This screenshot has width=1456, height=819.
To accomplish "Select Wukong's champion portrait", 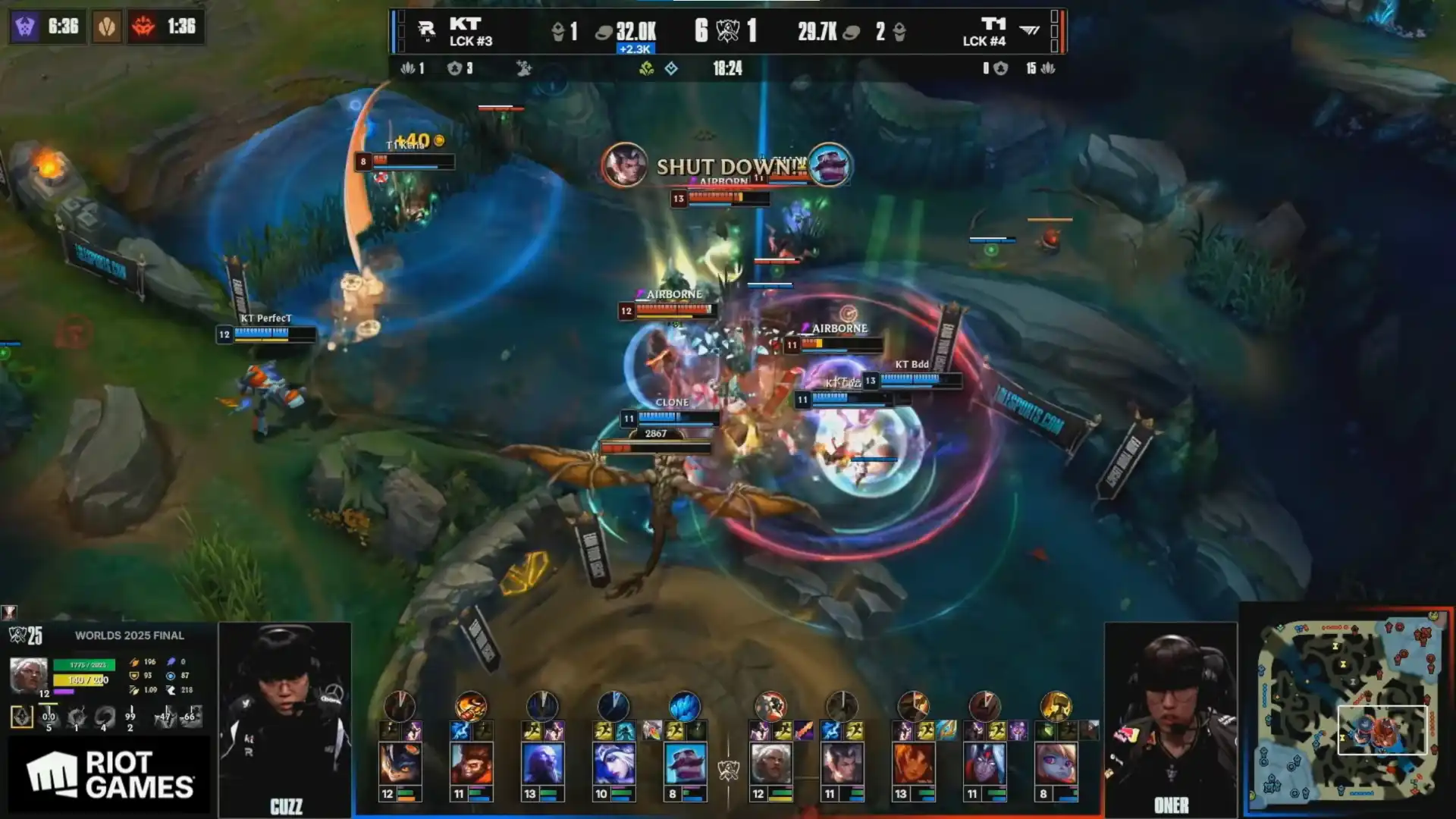I will click(471, 763).
